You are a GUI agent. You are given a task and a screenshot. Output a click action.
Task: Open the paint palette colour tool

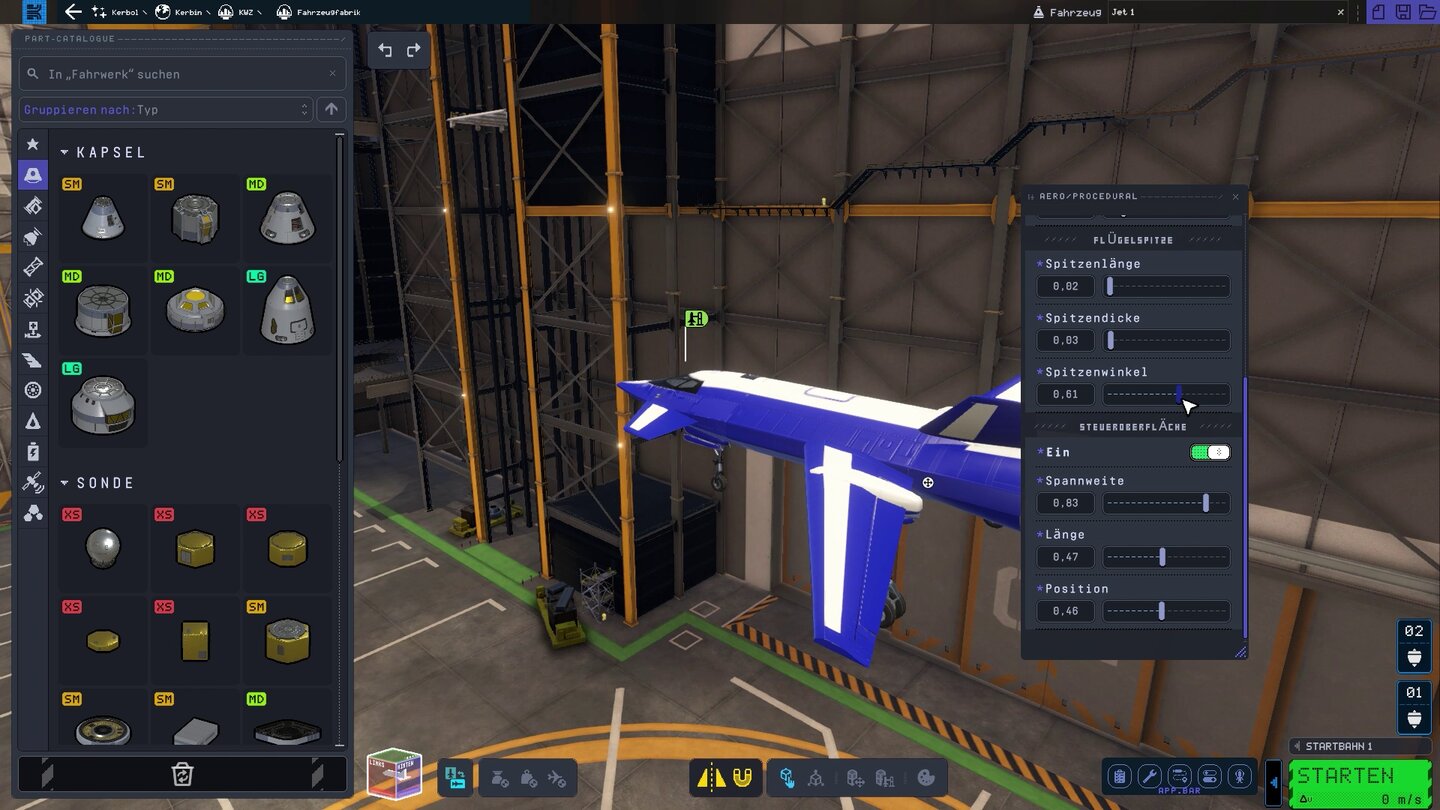pos(928,777)
